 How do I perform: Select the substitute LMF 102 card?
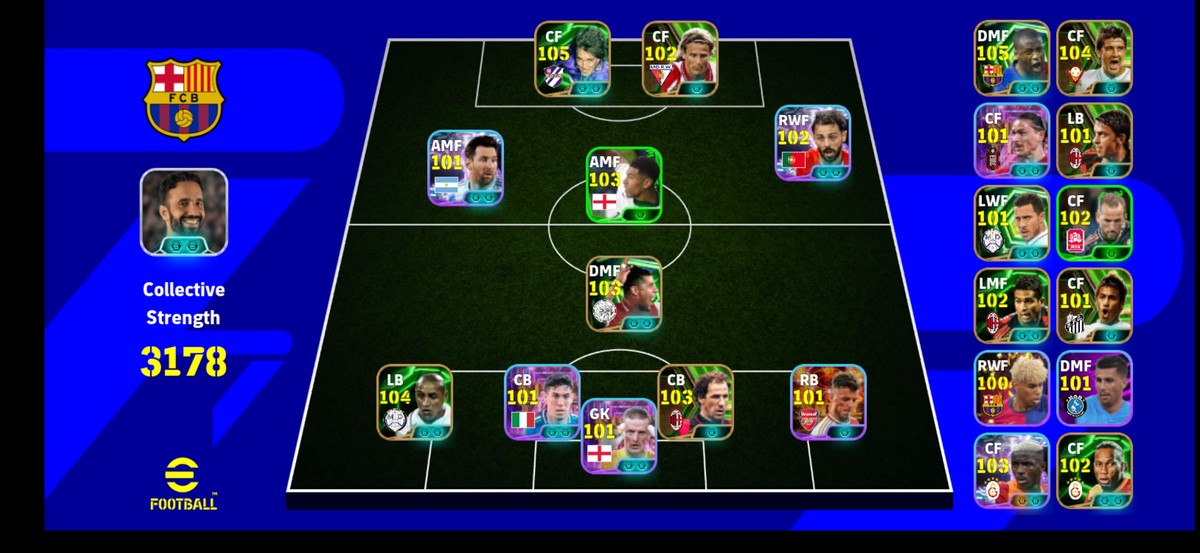(x=1011, y=305)
